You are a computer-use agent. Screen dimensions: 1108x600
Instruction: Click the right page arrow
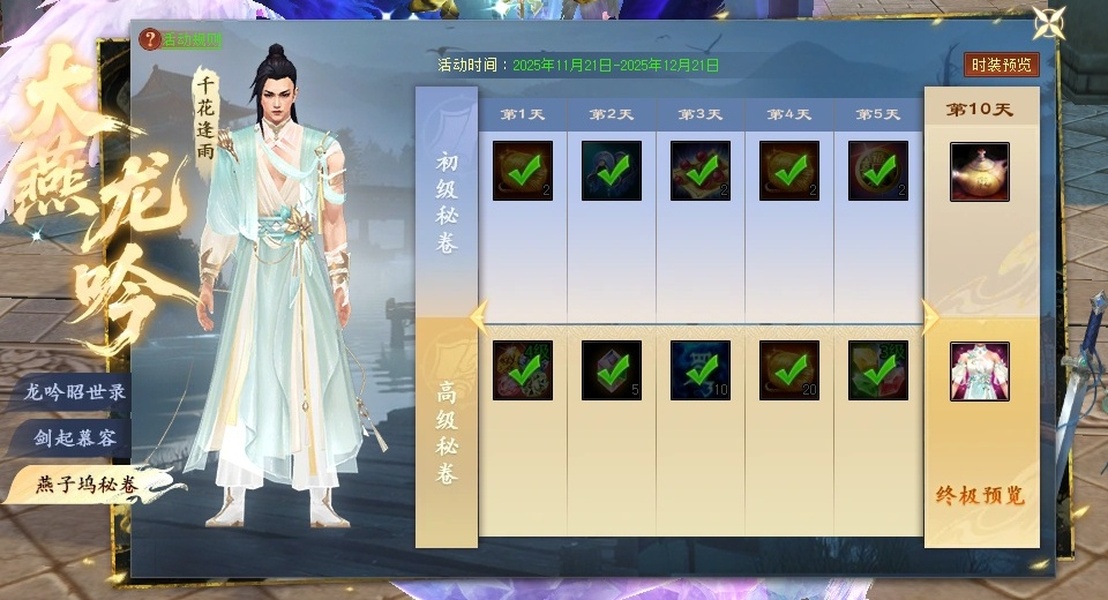tap(930, 317)
